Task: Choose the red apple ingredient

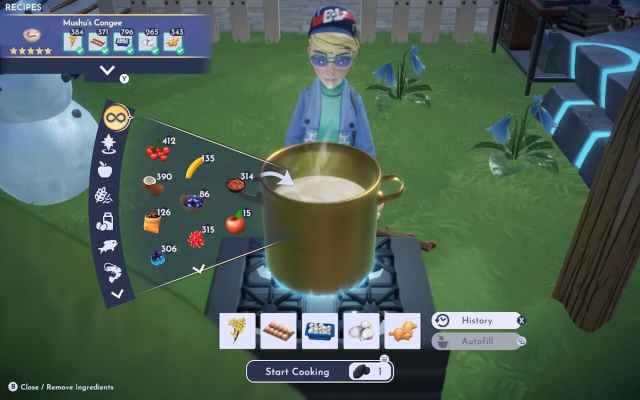Action: click(x=234, y=223)
